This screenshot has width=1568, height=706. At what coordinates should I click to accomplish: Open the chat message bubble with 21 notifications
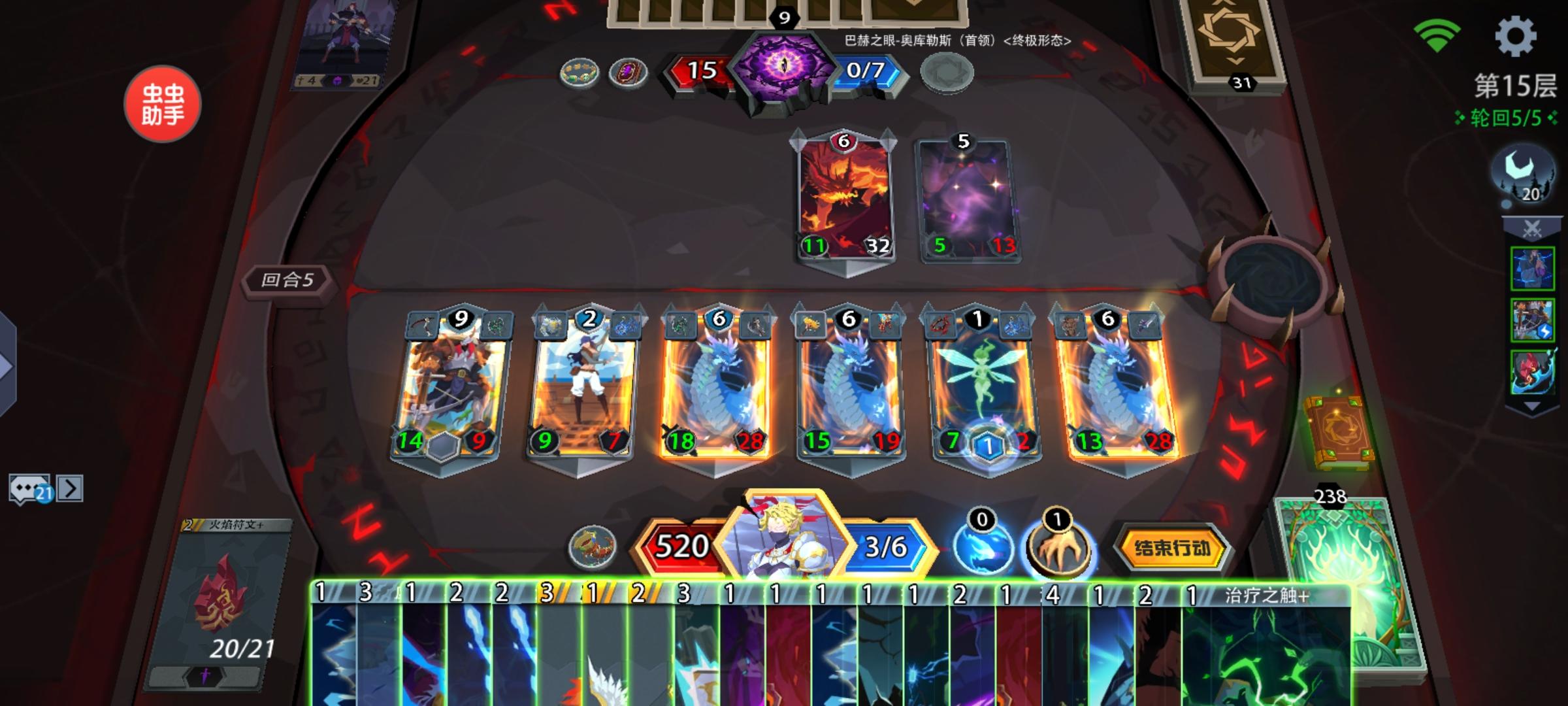(27, 487)
